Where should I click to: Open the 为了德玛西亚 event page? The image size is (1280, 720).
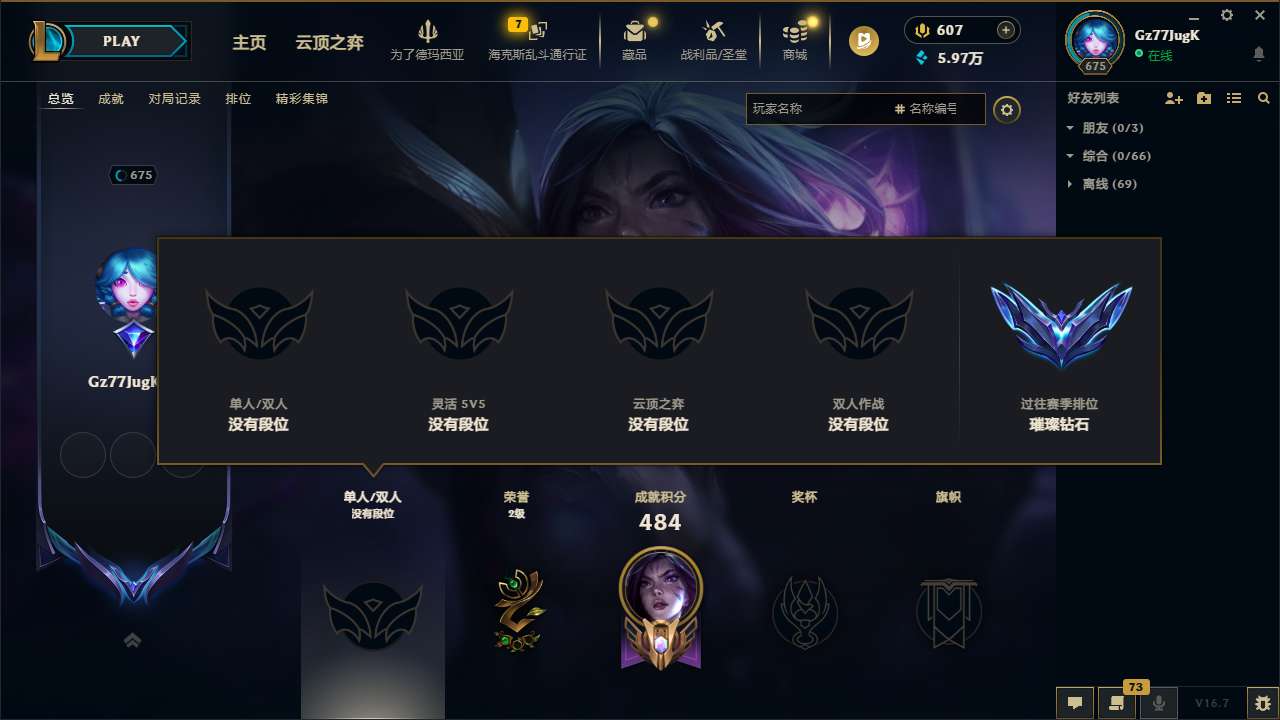point(428,40)
